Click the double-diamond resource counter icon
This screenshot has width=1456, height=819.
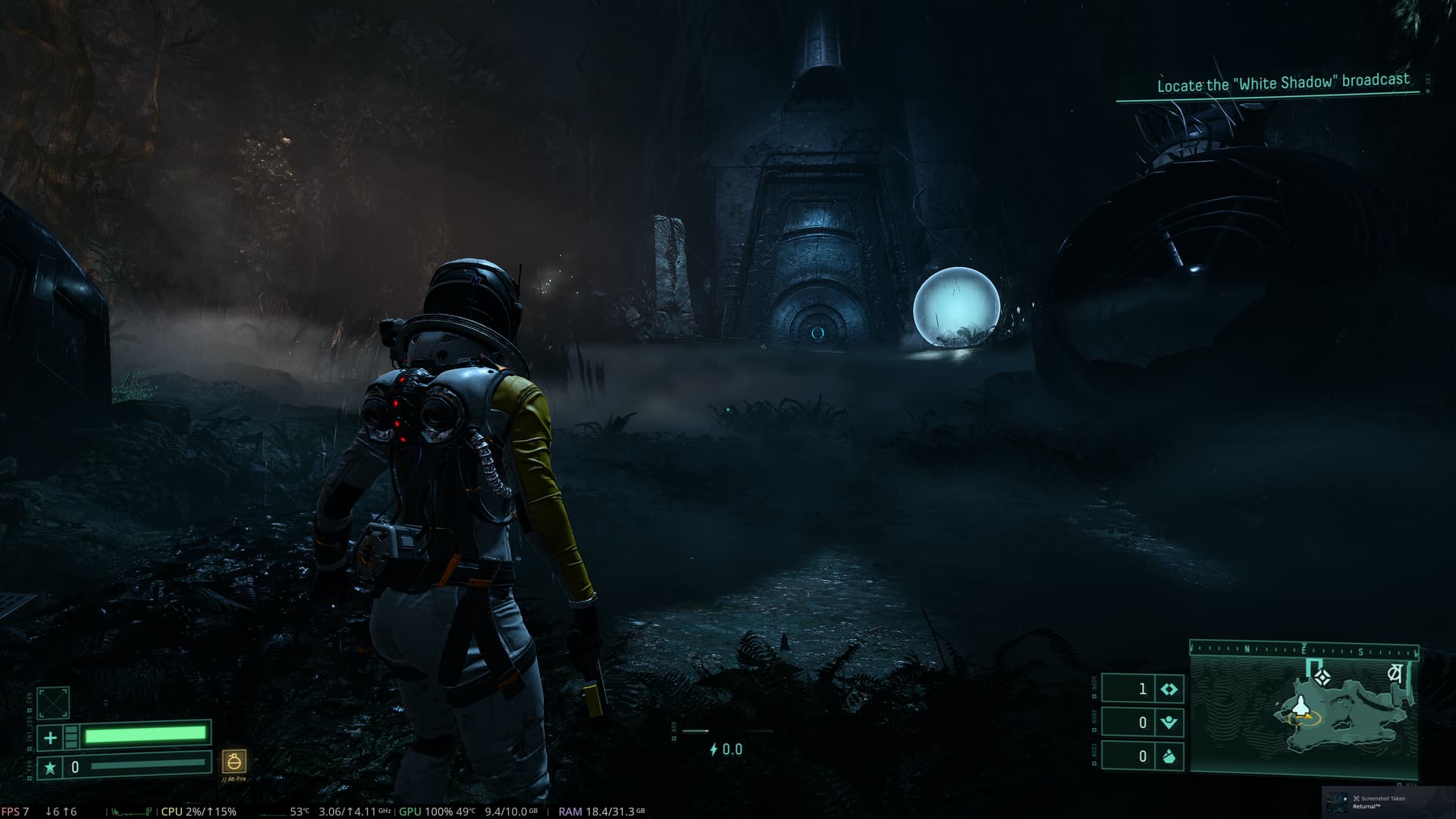pyautogui.click(x=1169, y=689)
